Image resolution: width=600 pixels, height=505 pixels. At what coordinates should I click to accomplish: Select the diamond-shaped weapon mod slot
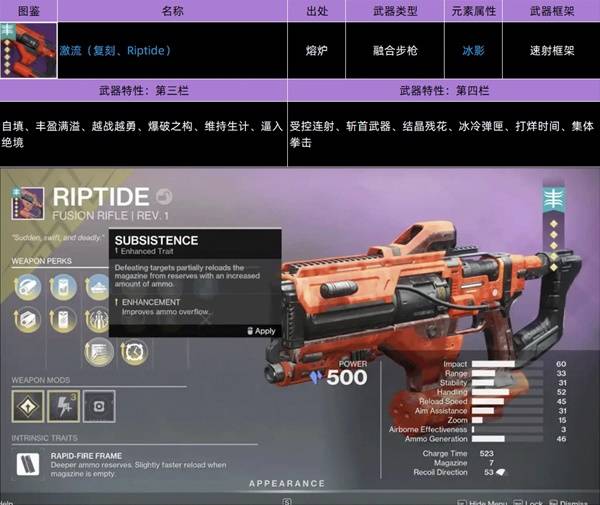pos(28,407)
